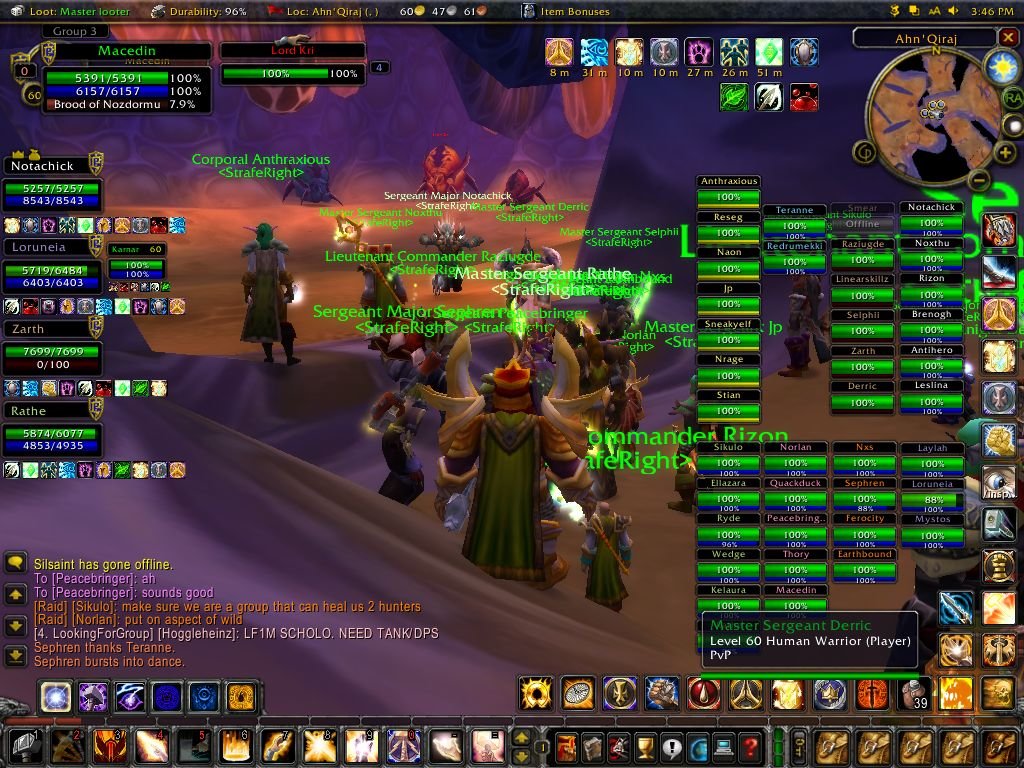Select the Anthraxious raid frame
Screen dimensions: 1024x768
pyautogui.click(x=728, y=190)
